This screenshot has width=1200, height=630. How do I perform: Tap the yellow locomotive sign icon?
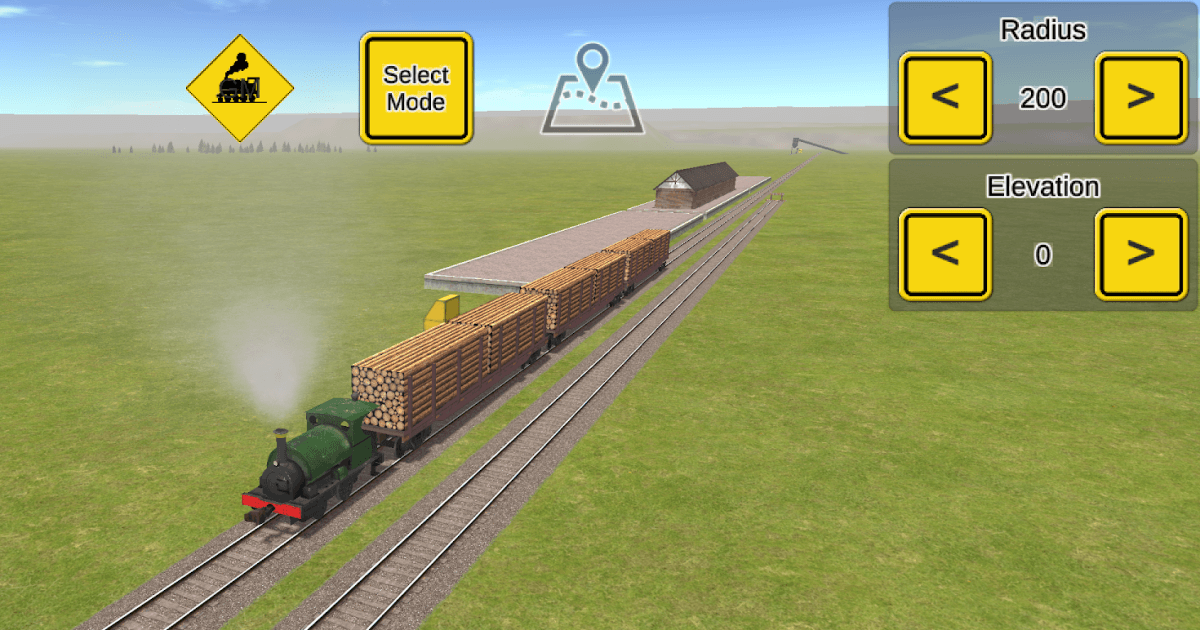[240, 88]
